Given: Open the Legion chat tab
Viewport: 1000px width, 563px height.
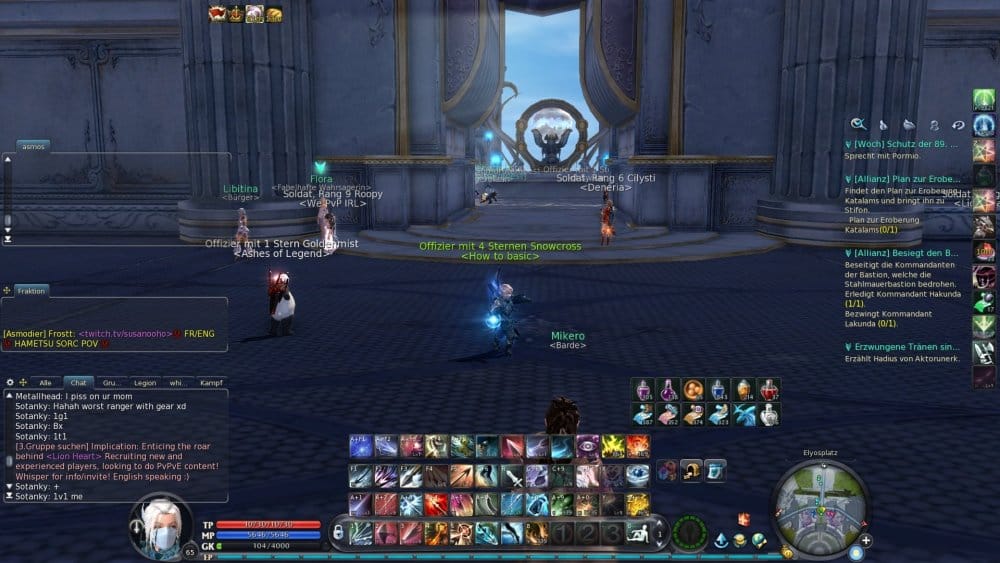Looking at the screenshot, I should [145, 382].
